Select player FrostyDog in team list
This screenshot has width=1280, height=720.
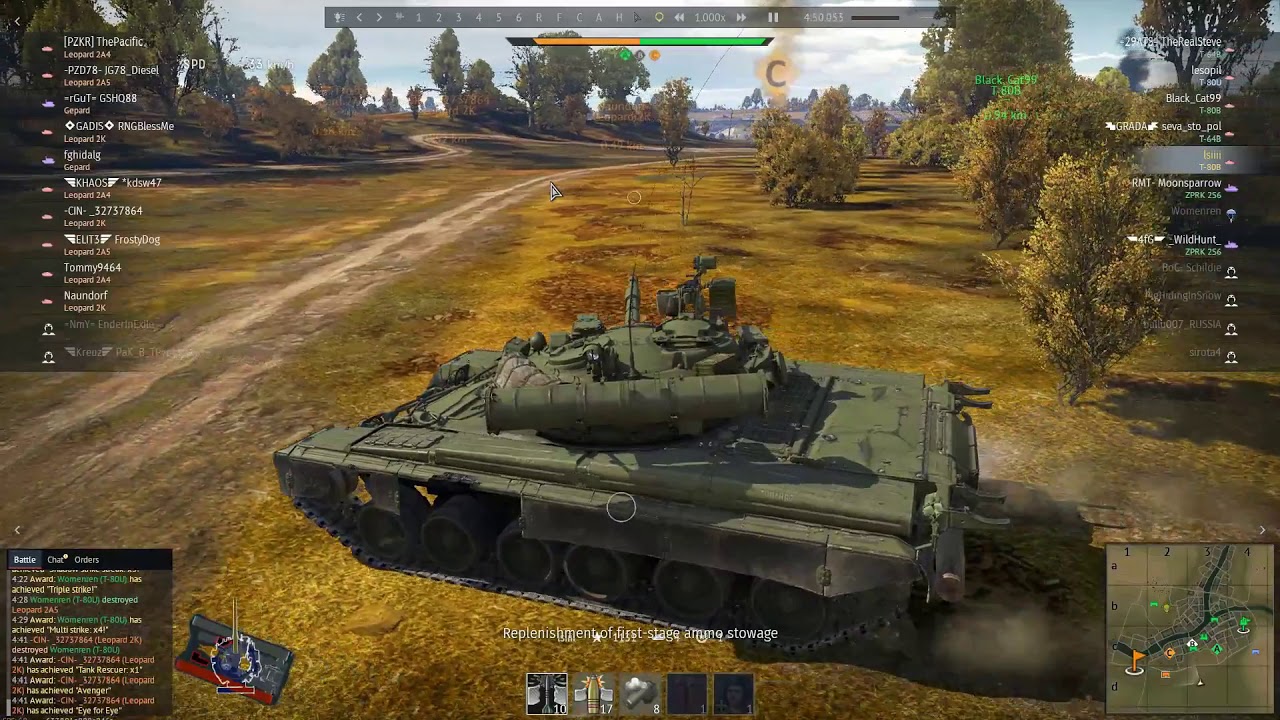[136, 240]
